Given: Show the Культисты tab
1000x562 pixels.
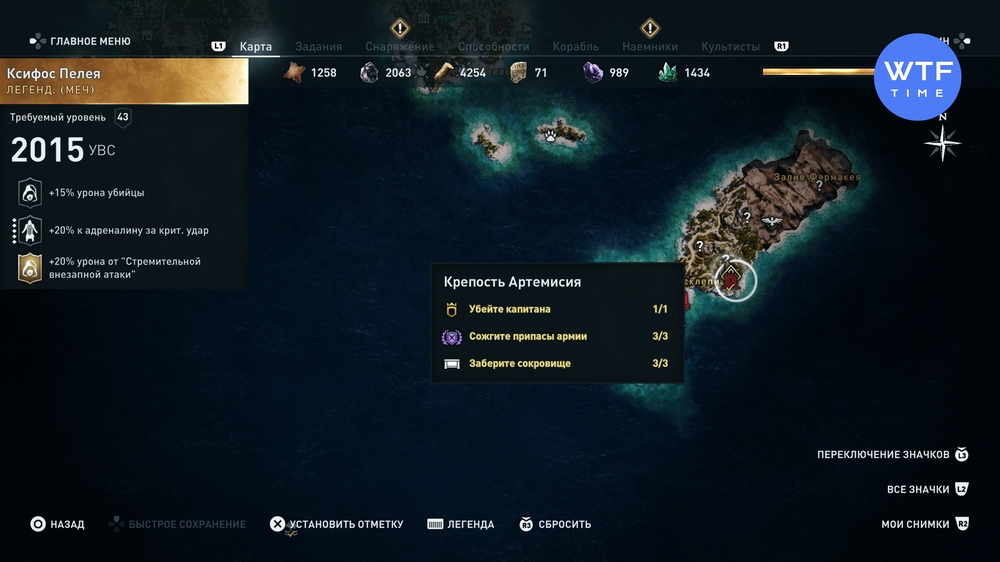Looking at the screenshot, I should (730, 47).
